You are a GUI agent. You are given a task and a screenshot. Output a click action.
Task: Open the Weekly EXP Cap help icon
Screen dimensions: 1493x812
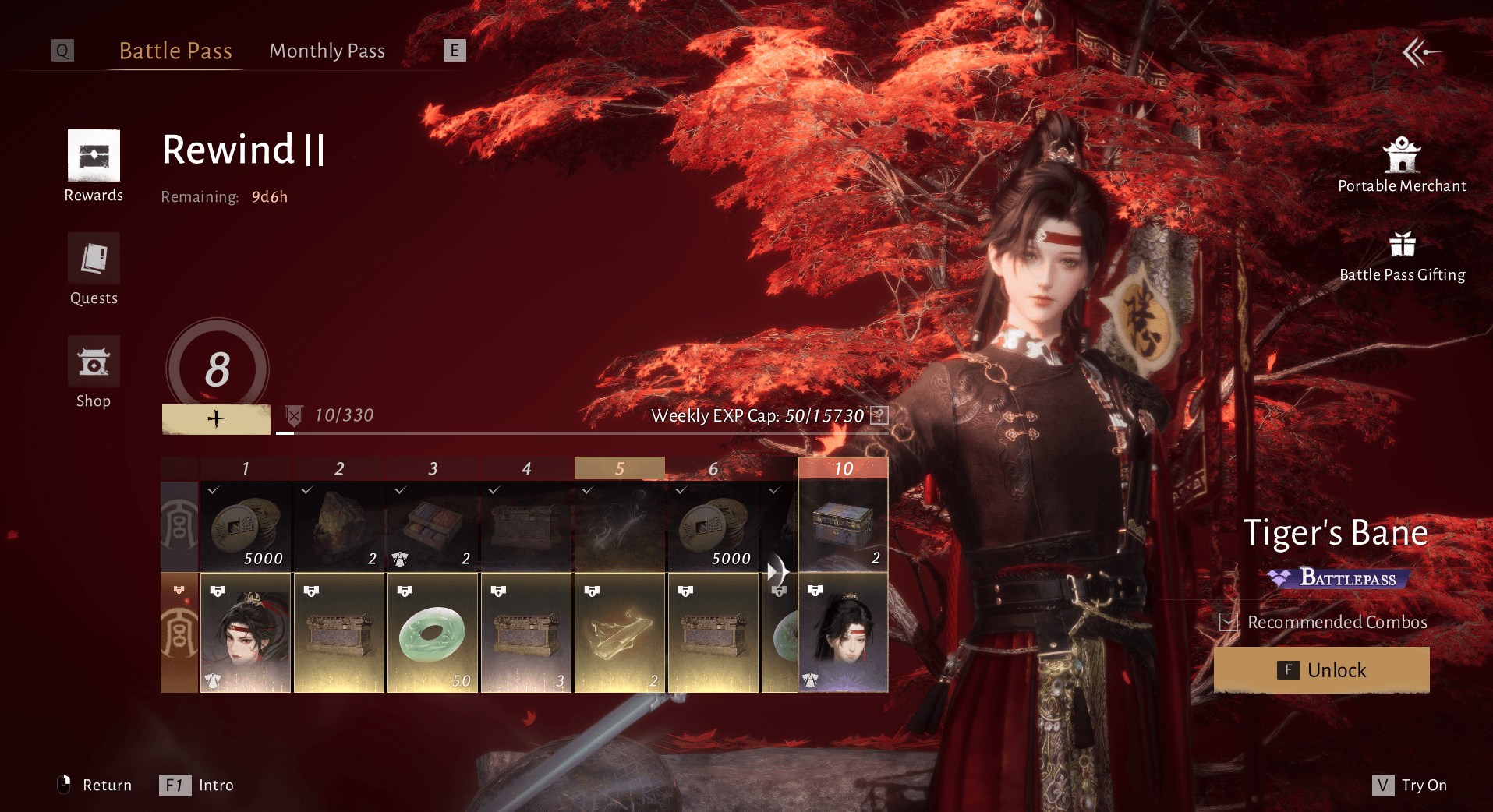pyautogui.click(x=879, y=415)
